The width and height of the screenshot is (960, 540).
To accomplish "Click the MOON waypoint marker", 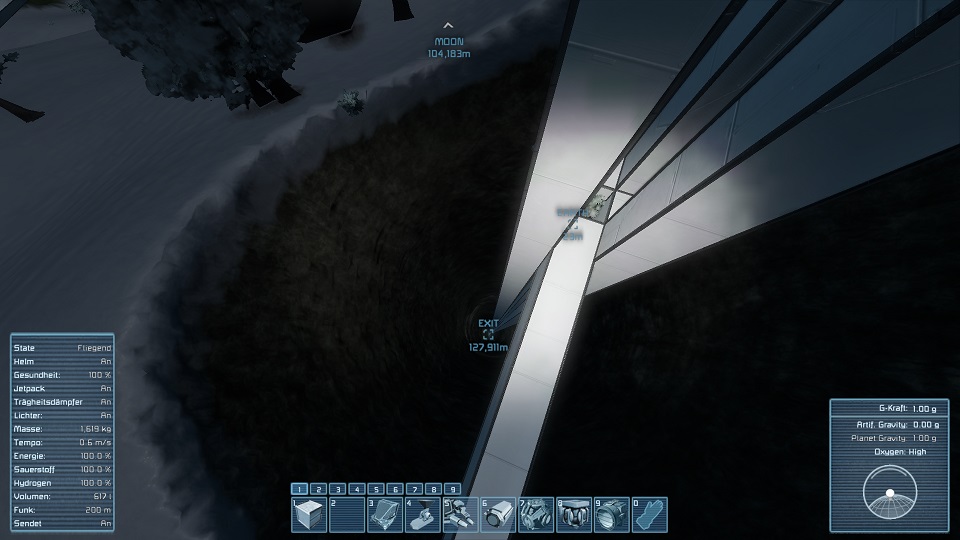I will (448, 27).
